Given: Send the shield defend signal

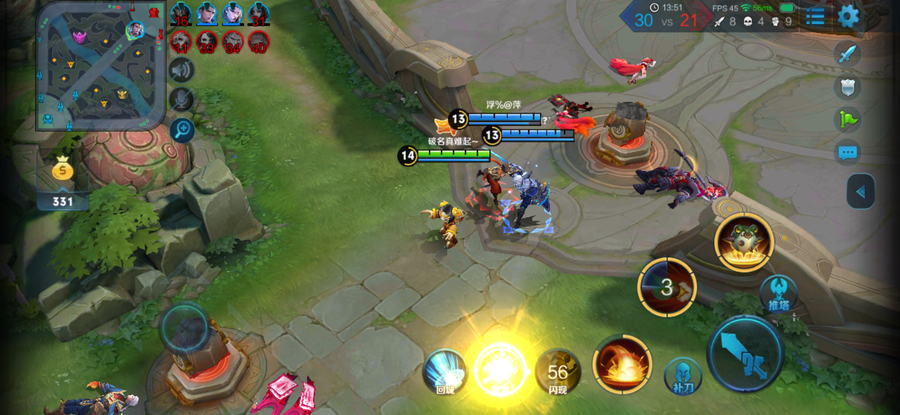Looking at the screenshot, I should coord(847,87).
